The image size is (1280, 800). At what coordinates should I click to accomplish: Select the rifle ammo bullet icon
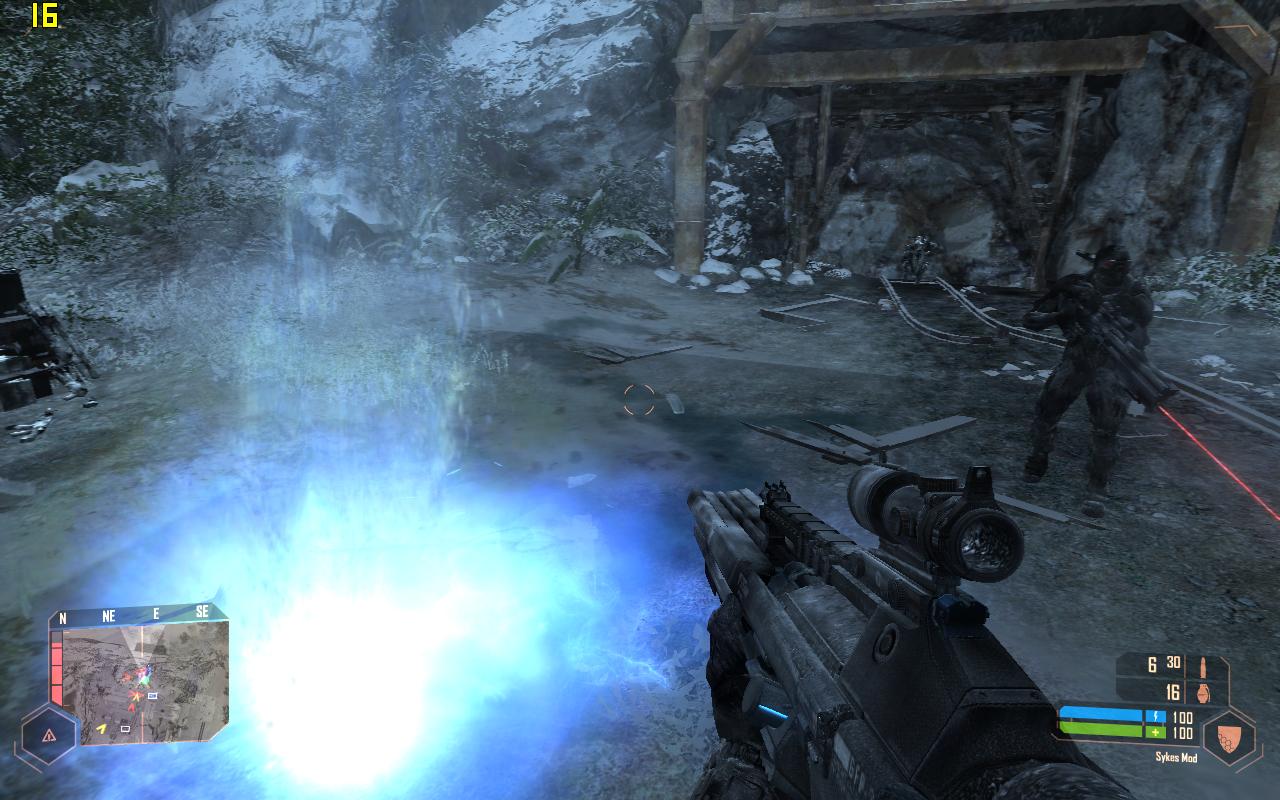click(x=1204, y=668)
